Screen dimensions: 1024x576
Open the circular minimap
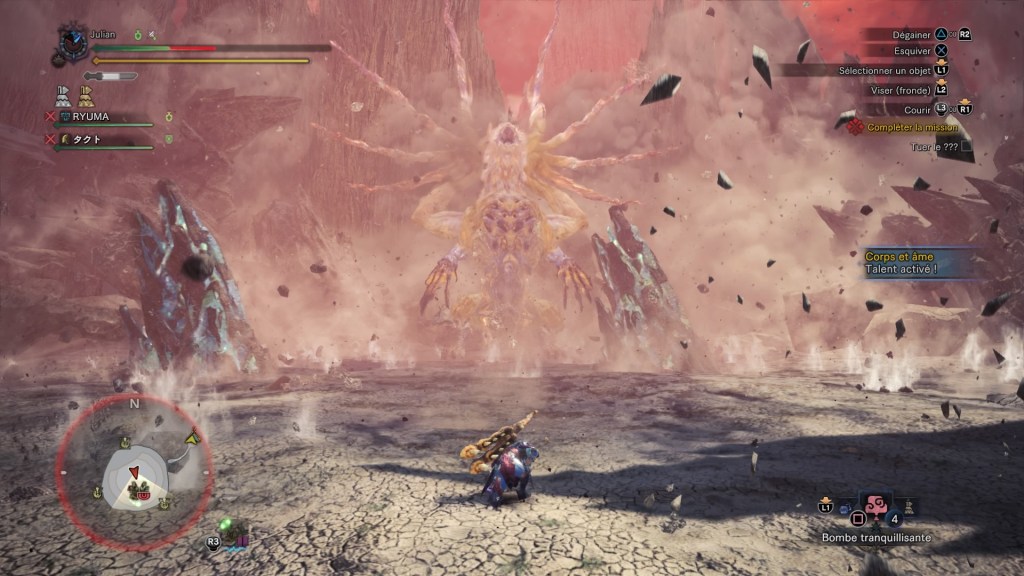[x=134, y=471]
